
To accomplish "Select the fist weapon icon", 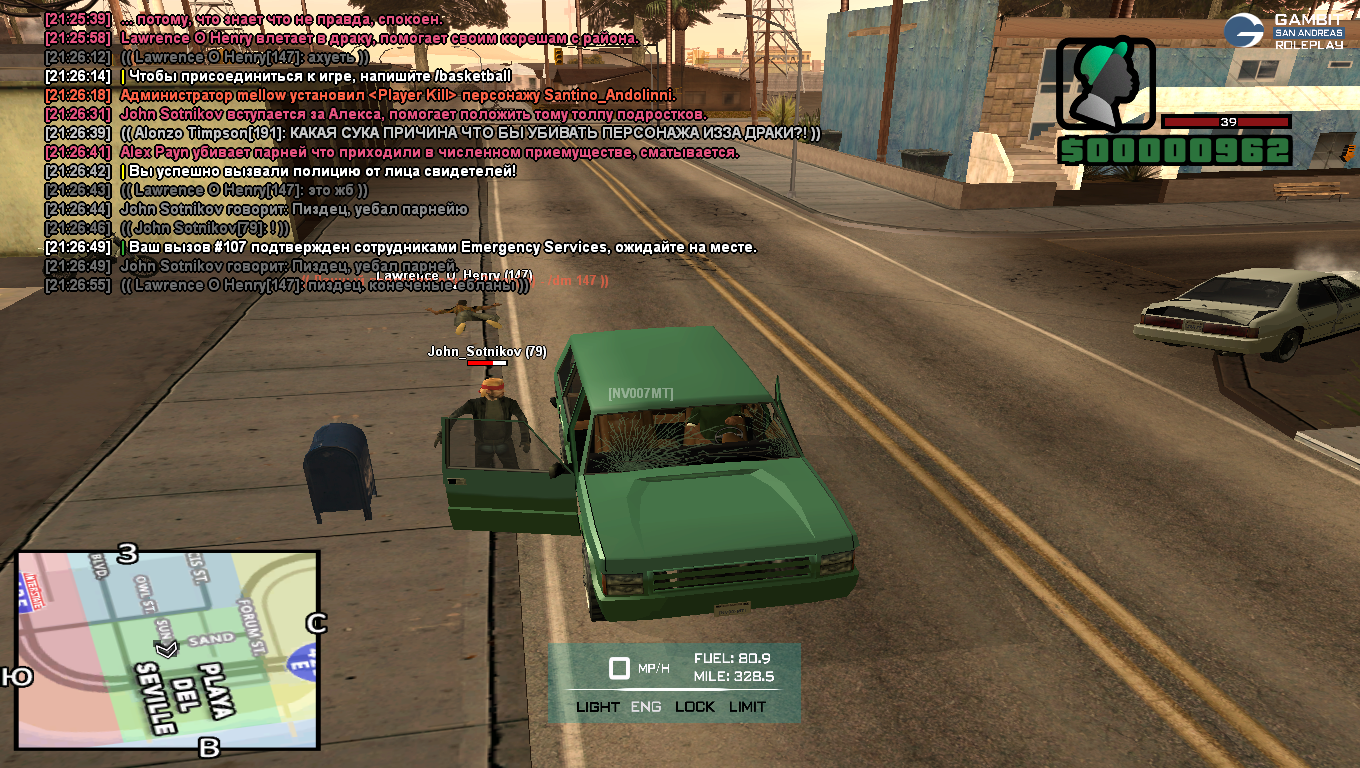I will (1105, 86).
